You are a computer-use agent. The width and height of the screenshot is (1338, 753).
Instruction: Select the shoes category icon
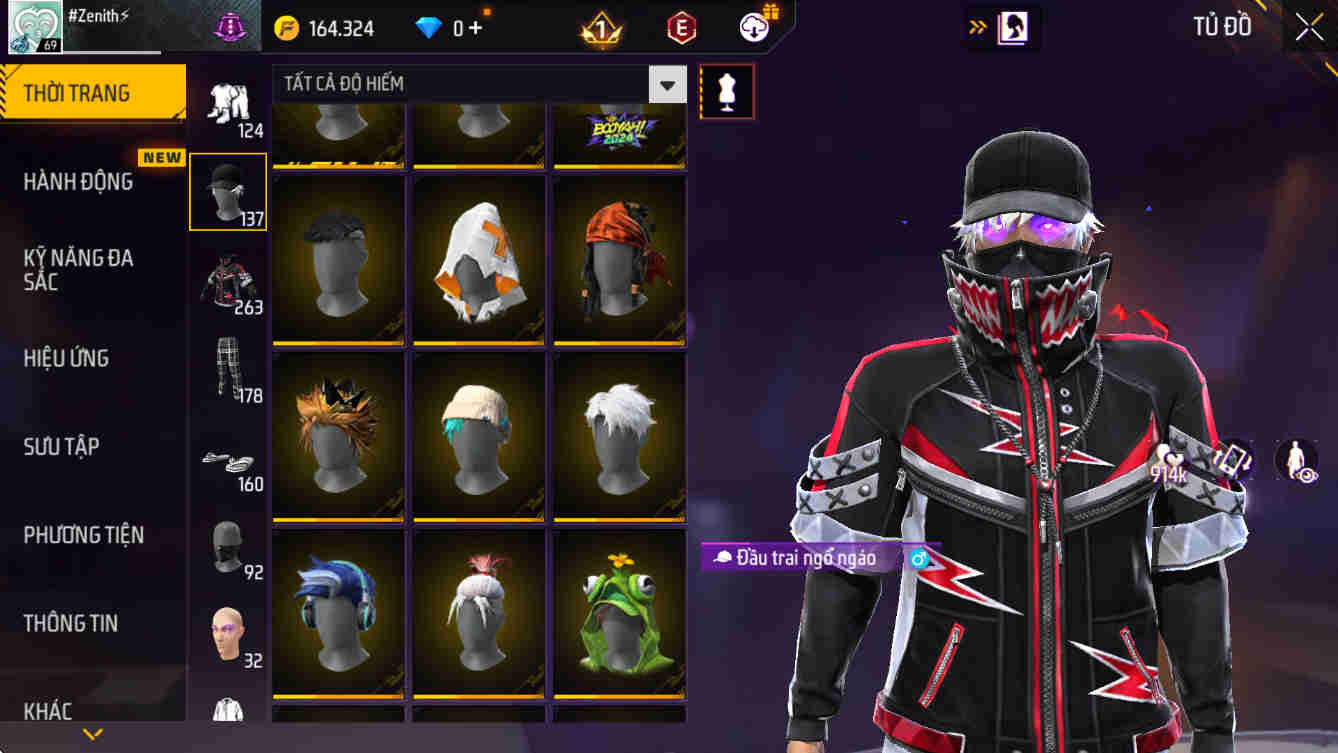click(228, 460)
